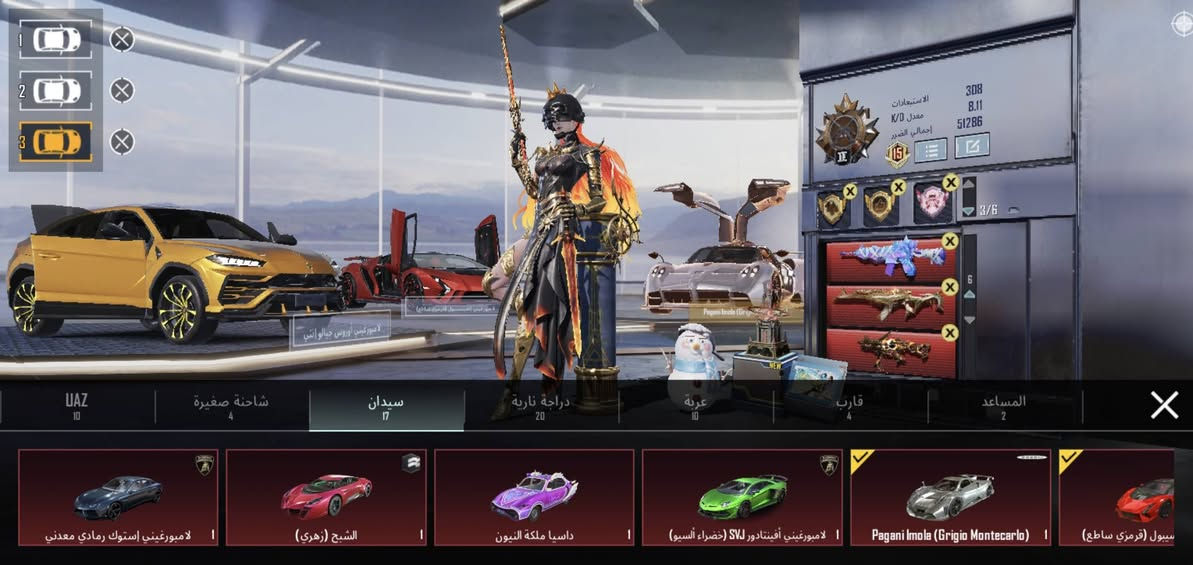Select vehicle display slot 1
The width and height of the screenshot is (1193, 565).
[x=56, y=39]
